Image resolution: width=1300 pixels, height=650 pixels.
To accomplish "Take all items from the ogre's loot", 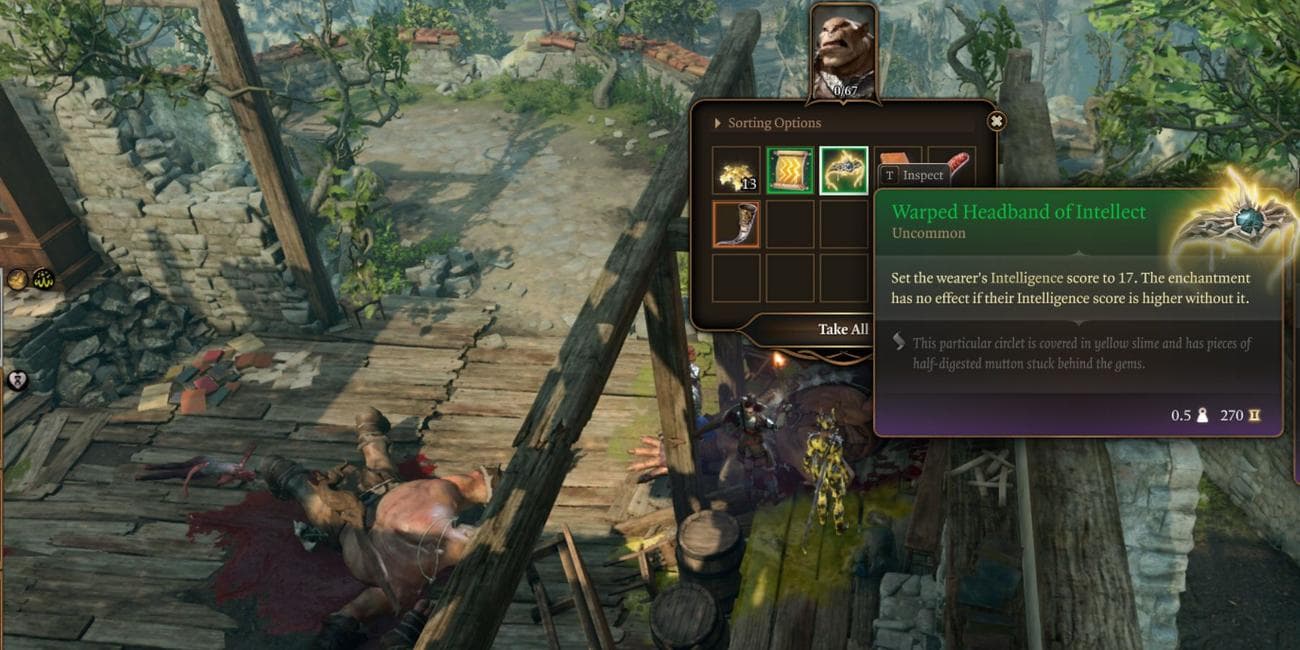I will 842,330.
